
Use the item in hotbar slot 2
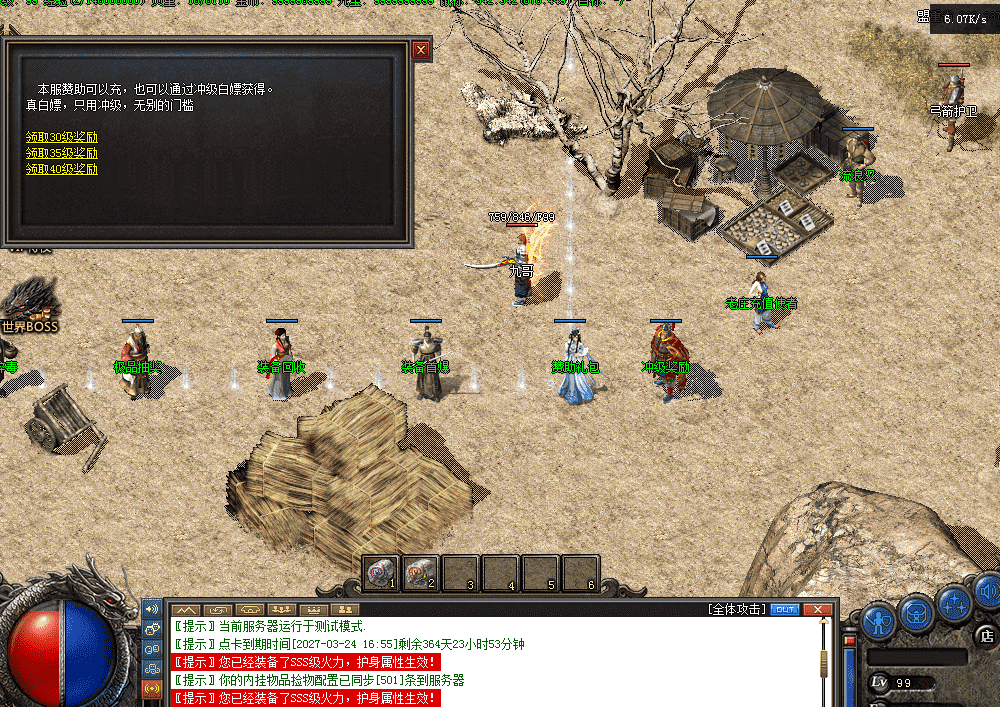click(419, 572)
